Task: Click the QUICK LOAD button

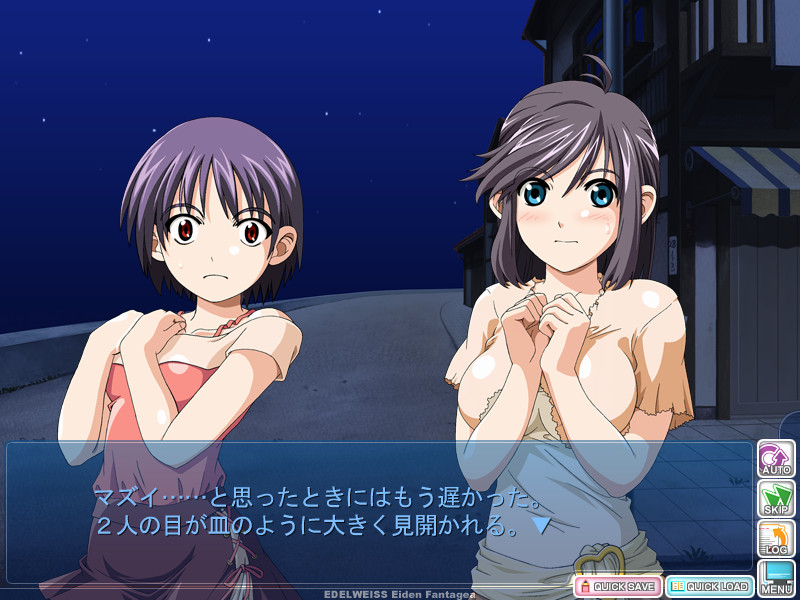Action: [x=709, y=585]
